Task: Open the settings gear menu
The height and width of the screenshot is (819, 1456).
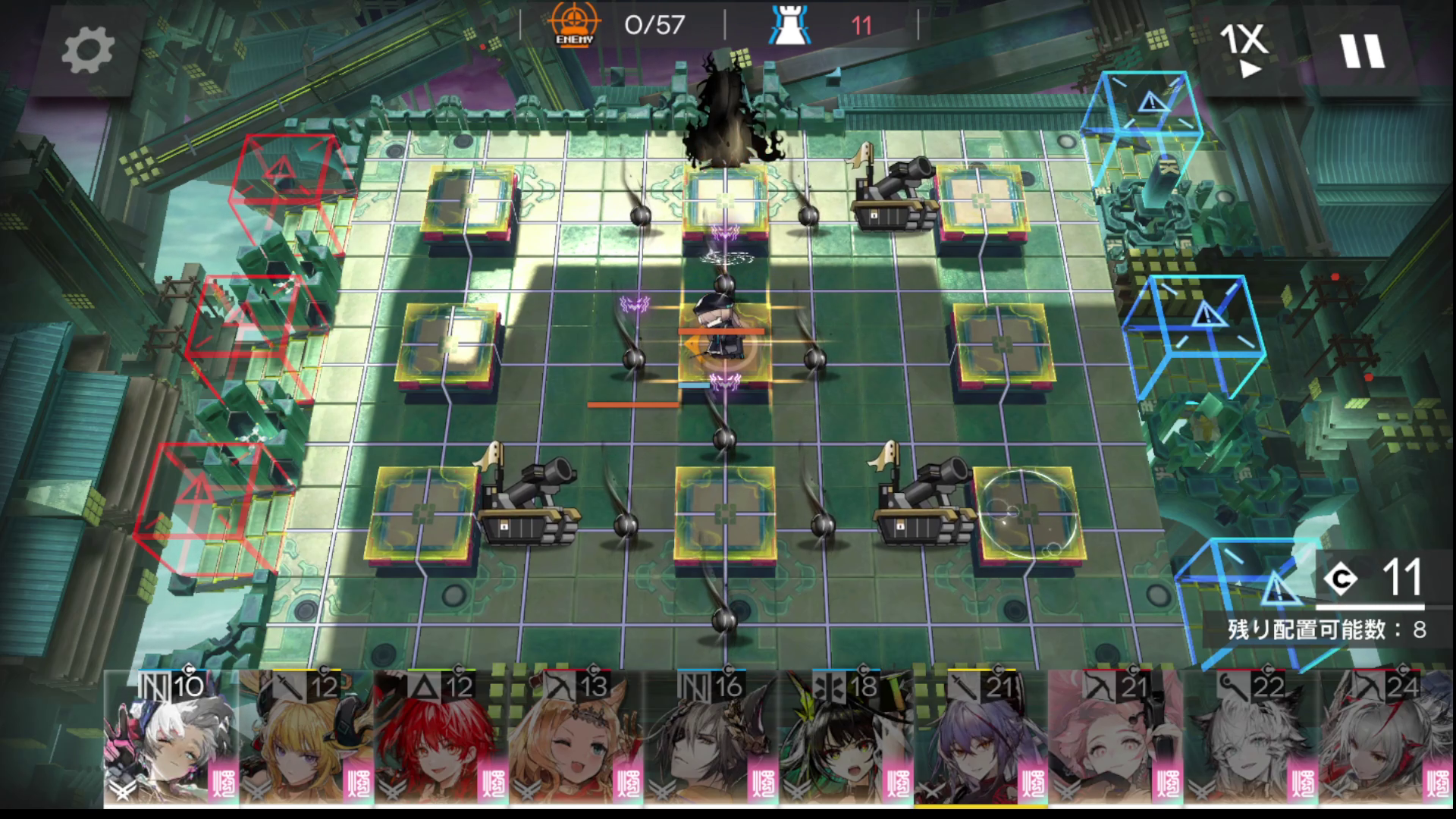Action: pyautogui.click(x=87, y=50)
